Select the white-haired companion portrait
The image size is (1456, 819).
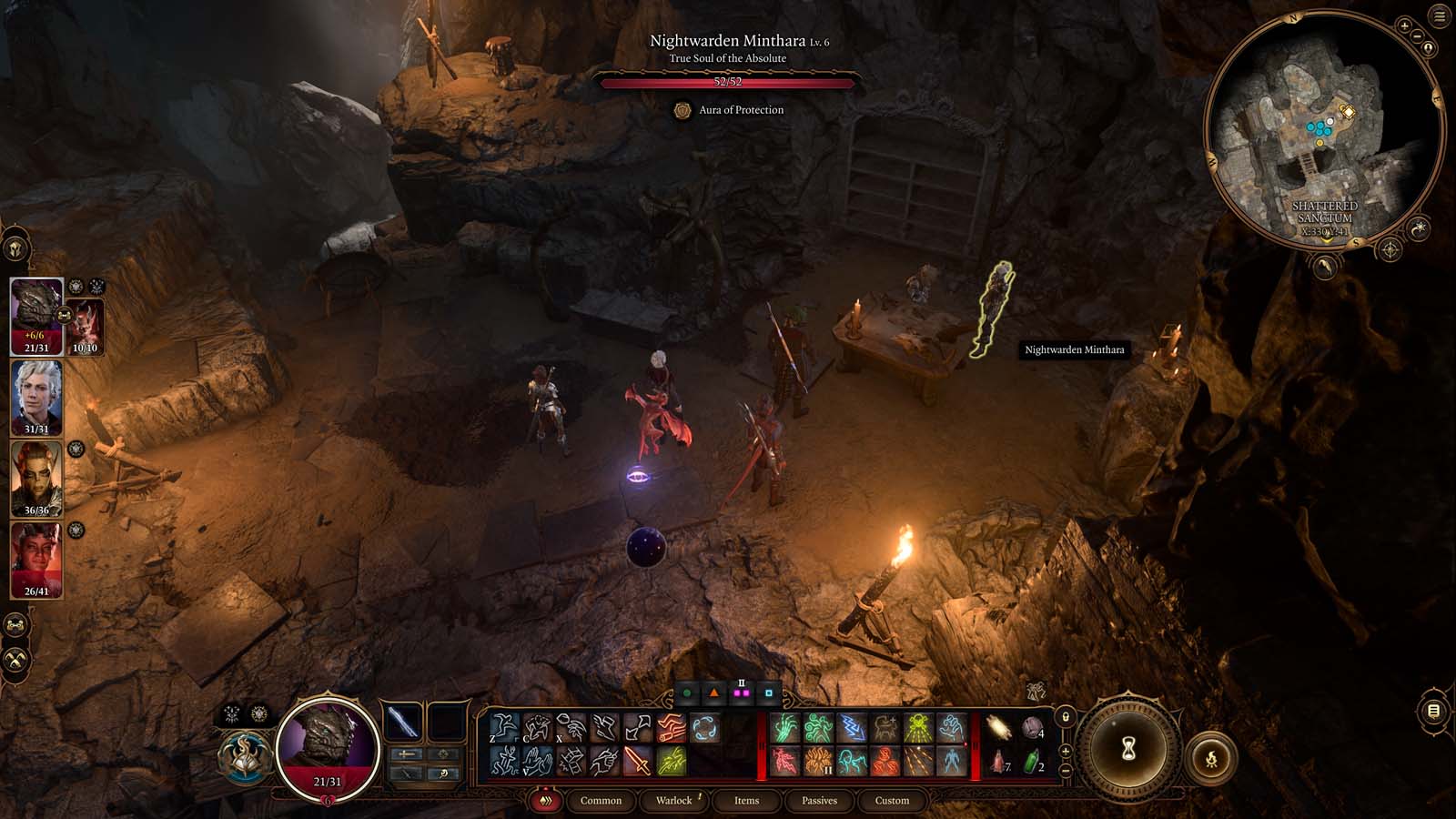tap(36, 397)
